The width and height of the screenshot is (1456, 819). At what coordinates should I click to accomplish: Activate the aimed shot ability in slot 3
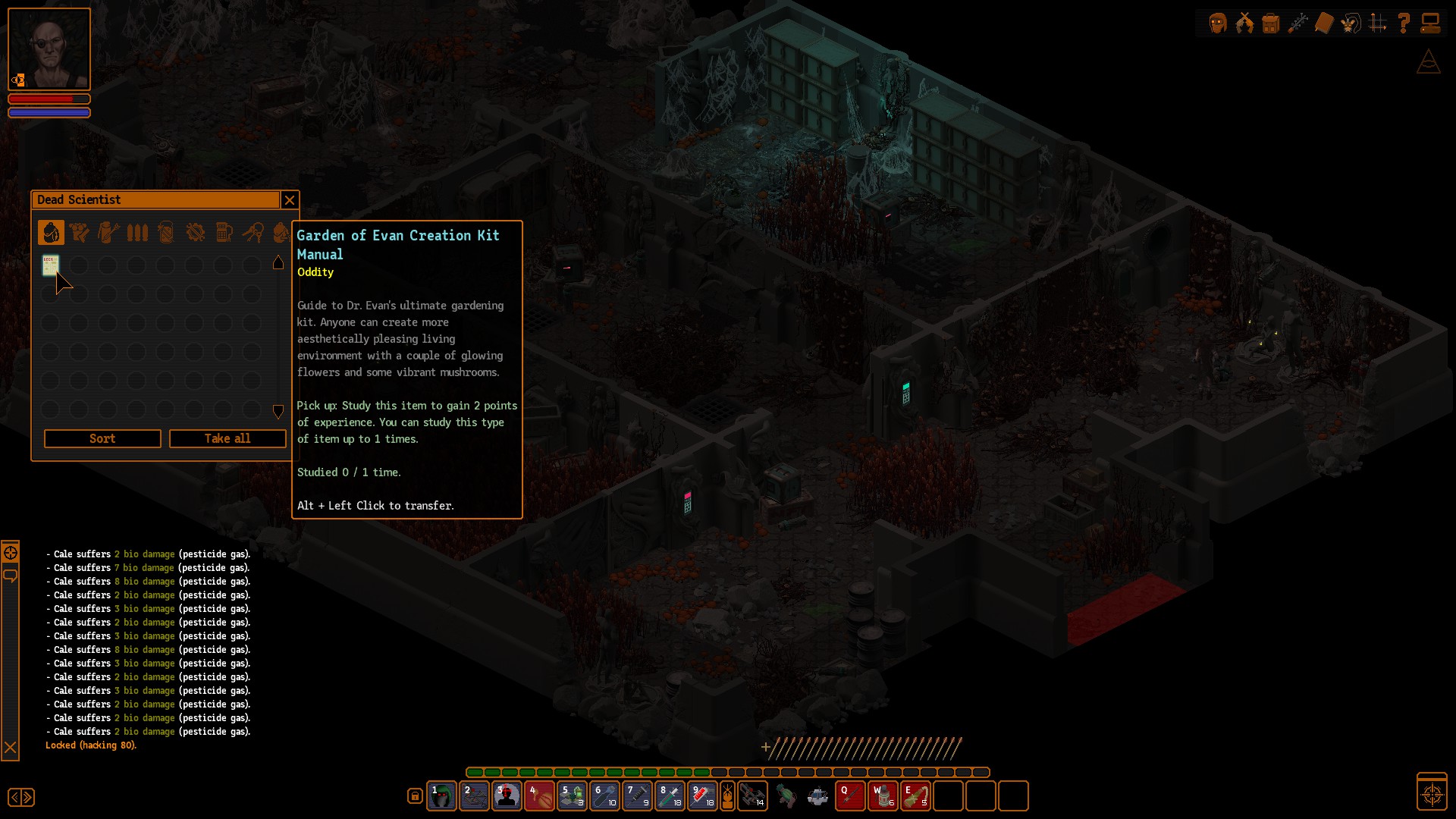[x=507, y=796]
